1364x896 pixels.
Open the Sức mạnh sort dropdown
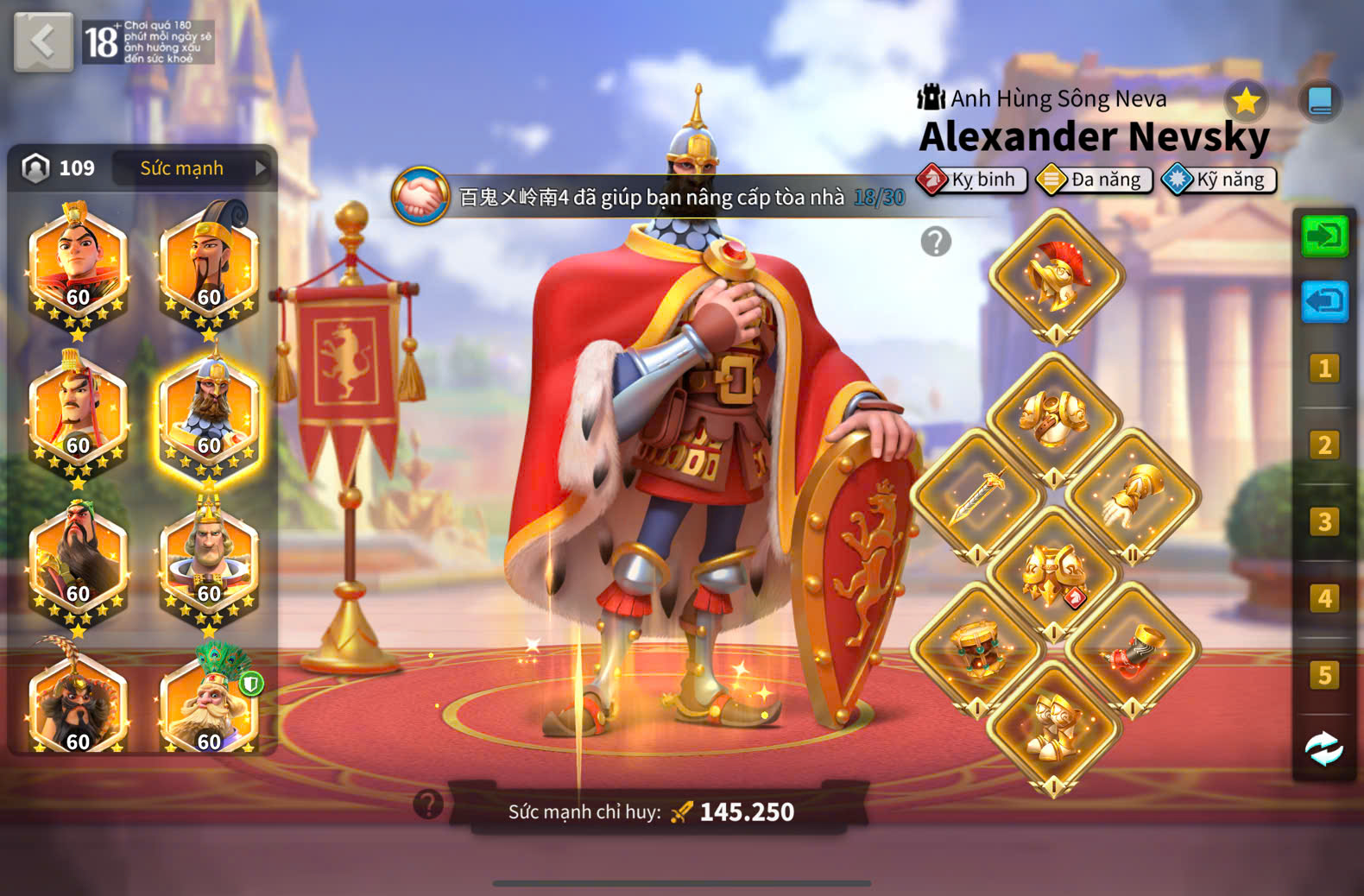(197, 168)
